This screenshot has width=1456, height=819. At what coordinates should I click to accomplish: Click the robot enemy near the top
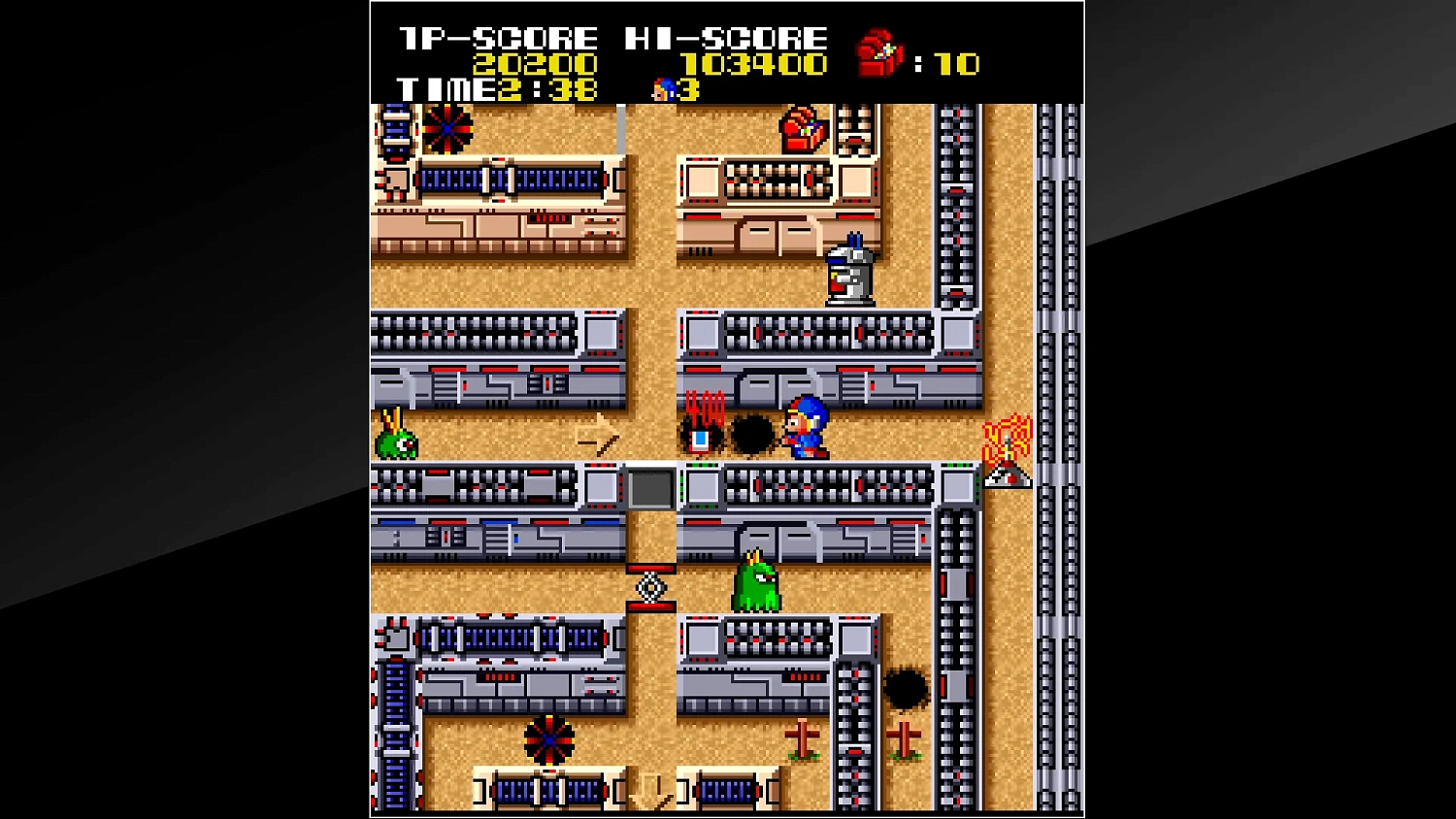pos(848,271)
